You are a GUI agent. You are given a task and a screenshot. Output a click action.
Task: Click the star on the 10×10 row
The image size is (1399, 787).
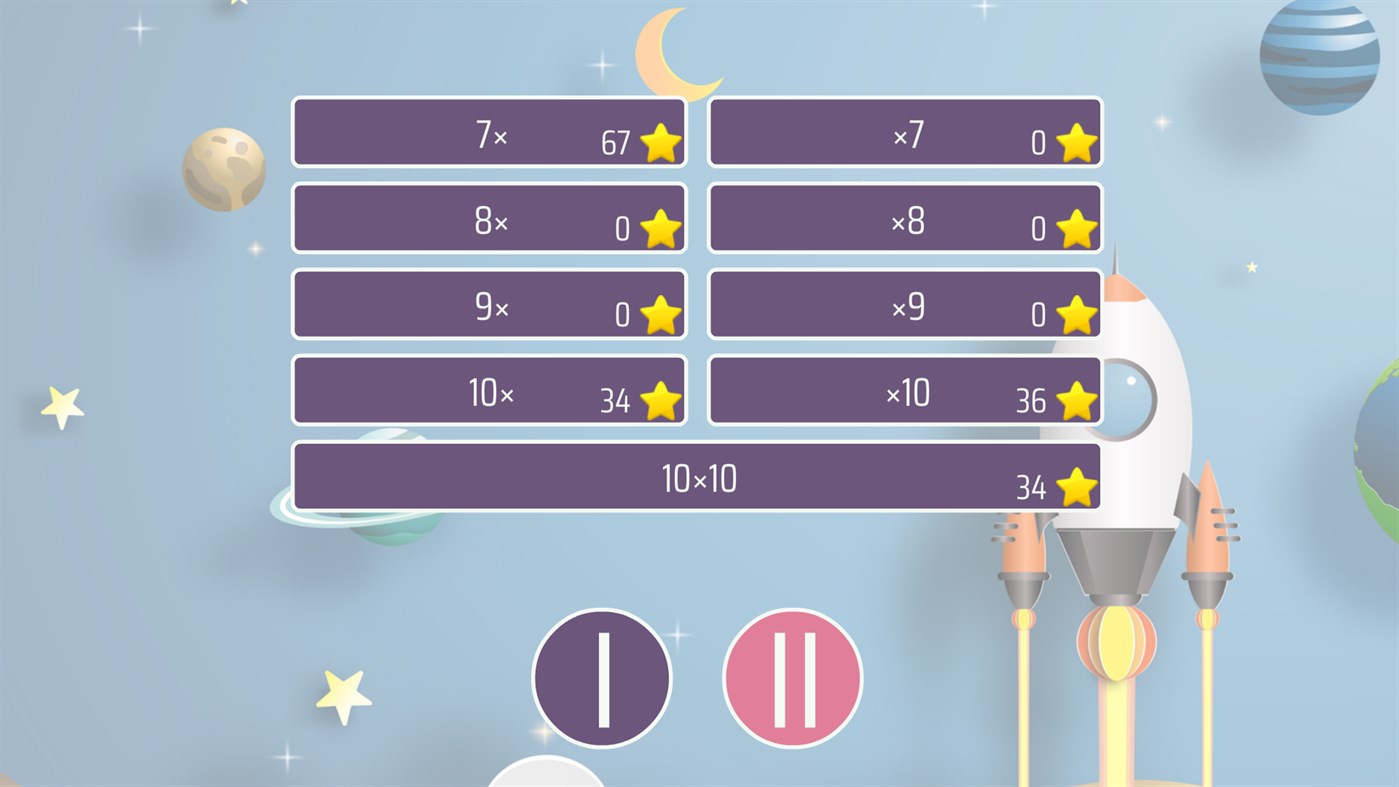click(x=1074, y=487)
